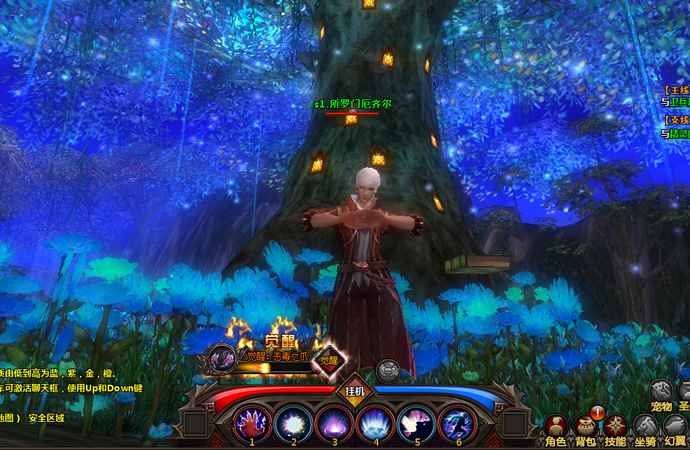Activate the sprinting figure skill in slot 6
The height and width of the screenshot is (450, 690).
pos(456,423)
